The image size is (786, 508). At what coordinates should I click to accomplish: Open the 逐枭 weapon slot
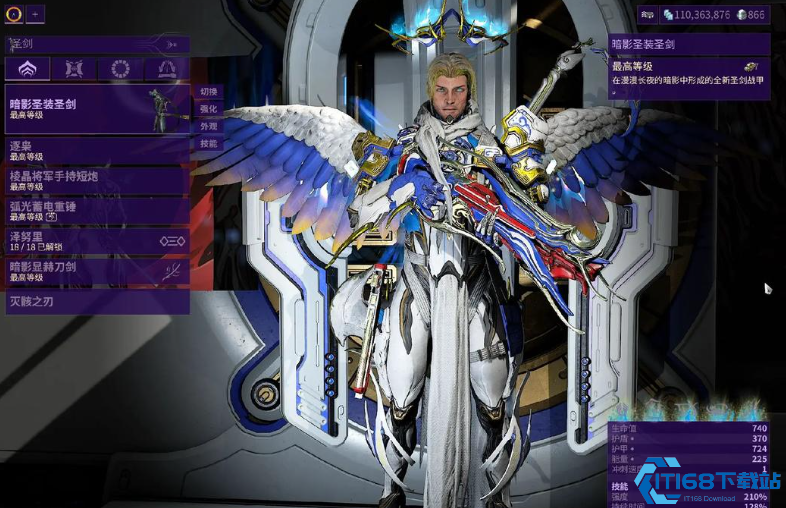(x=97, y=150)
